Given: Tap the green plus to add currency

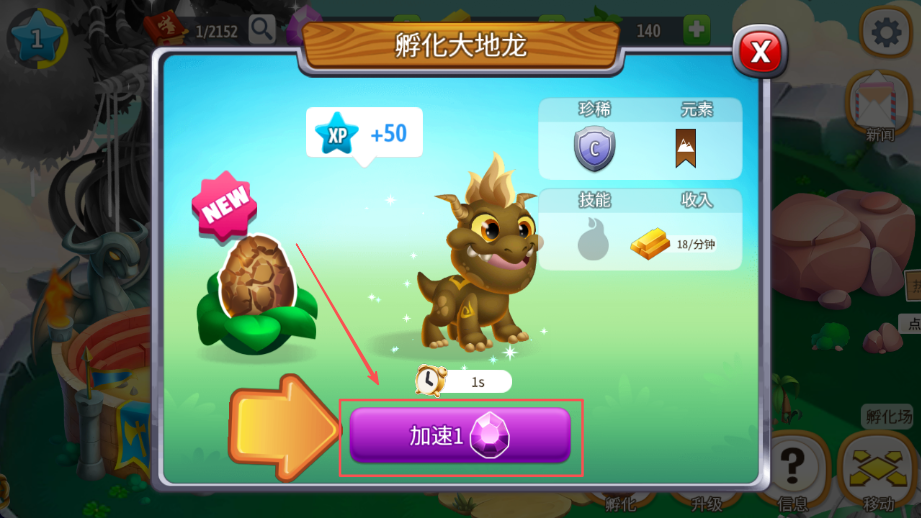Looking at the screenshot, I should [697, 30].
